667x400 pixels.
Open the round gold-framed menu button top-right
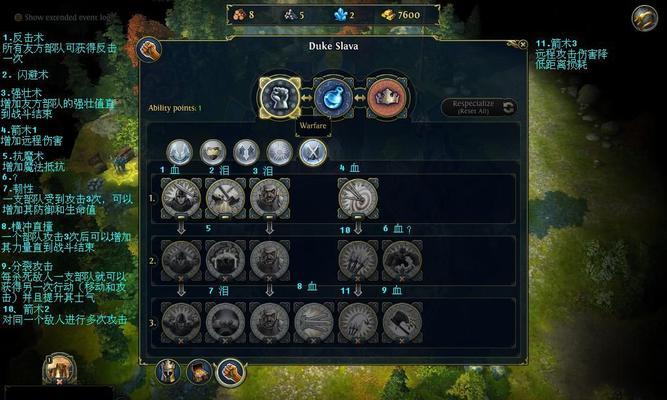pos(645,17)
